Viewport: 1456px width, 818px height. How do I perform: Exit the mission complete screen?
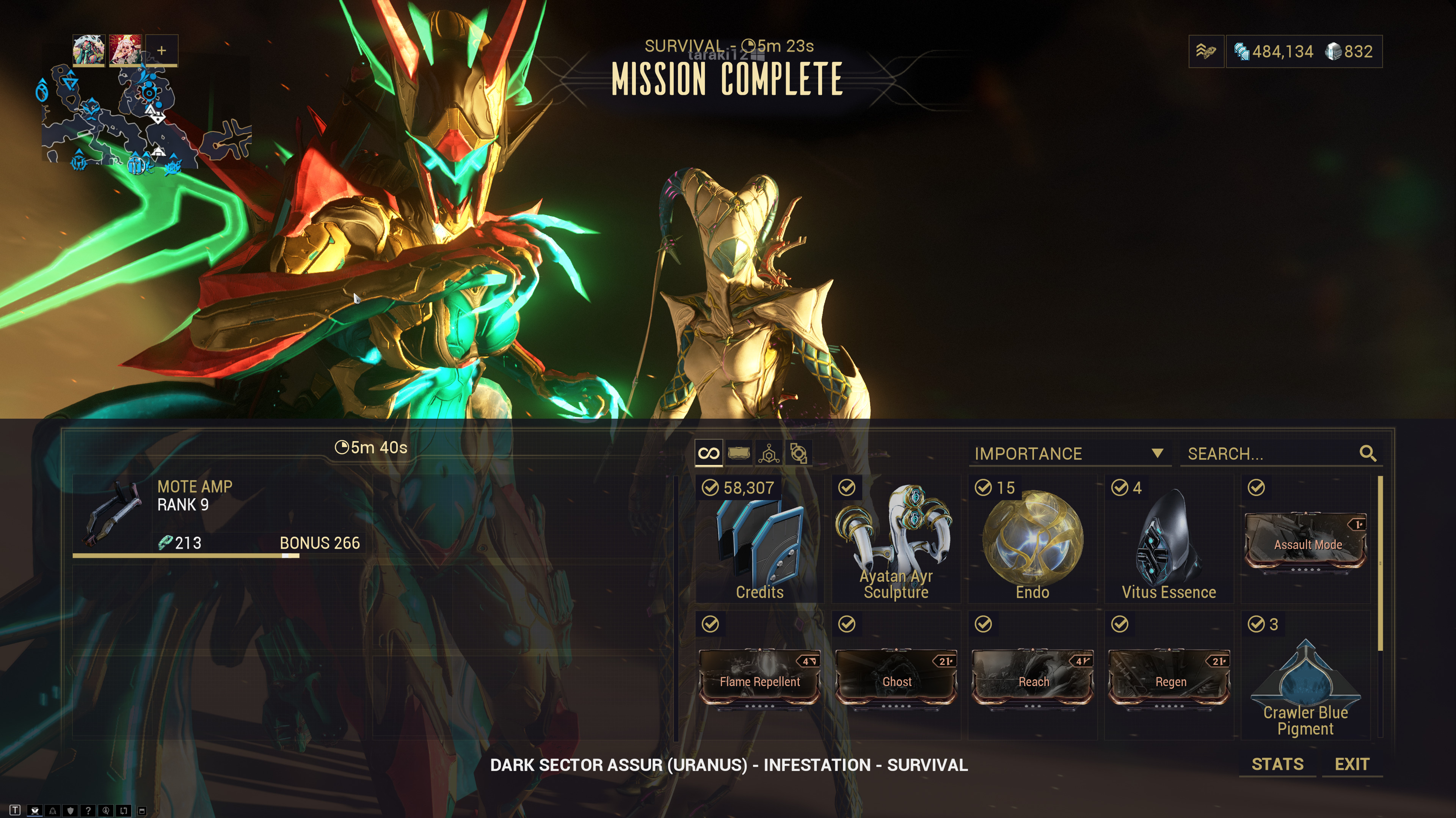point(1351,764)
